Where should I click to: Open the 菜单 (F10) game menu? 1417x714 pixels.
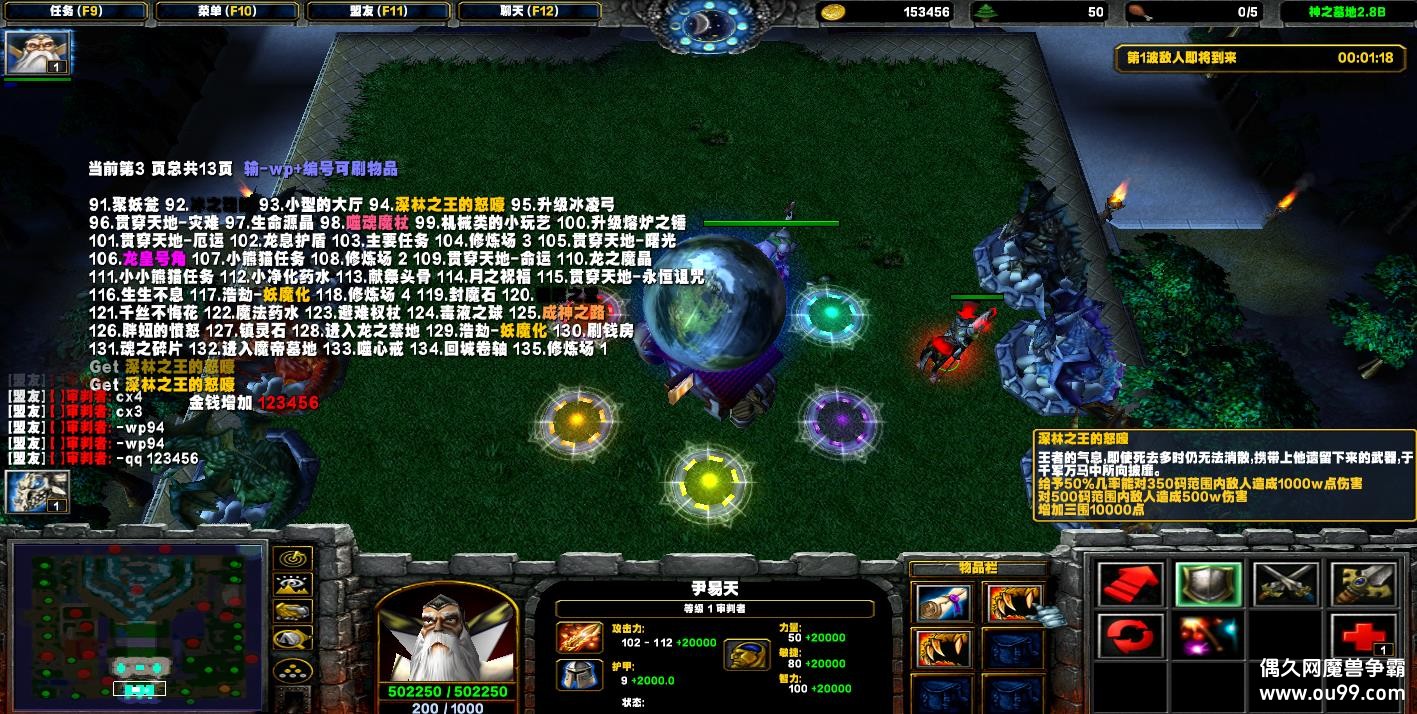[x=228, y=12]
